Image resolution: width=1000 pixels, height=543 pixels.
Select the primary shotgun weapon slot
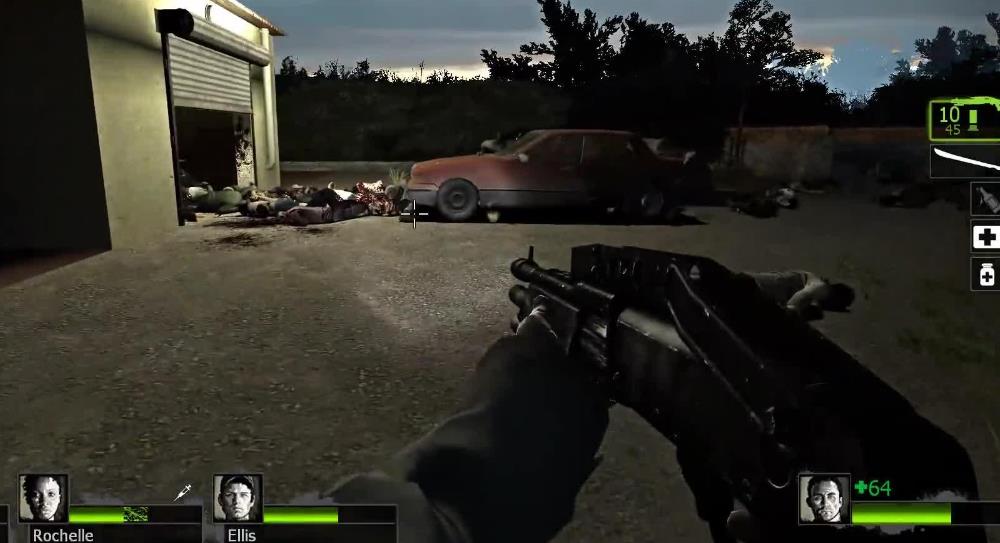coord(965,120)
